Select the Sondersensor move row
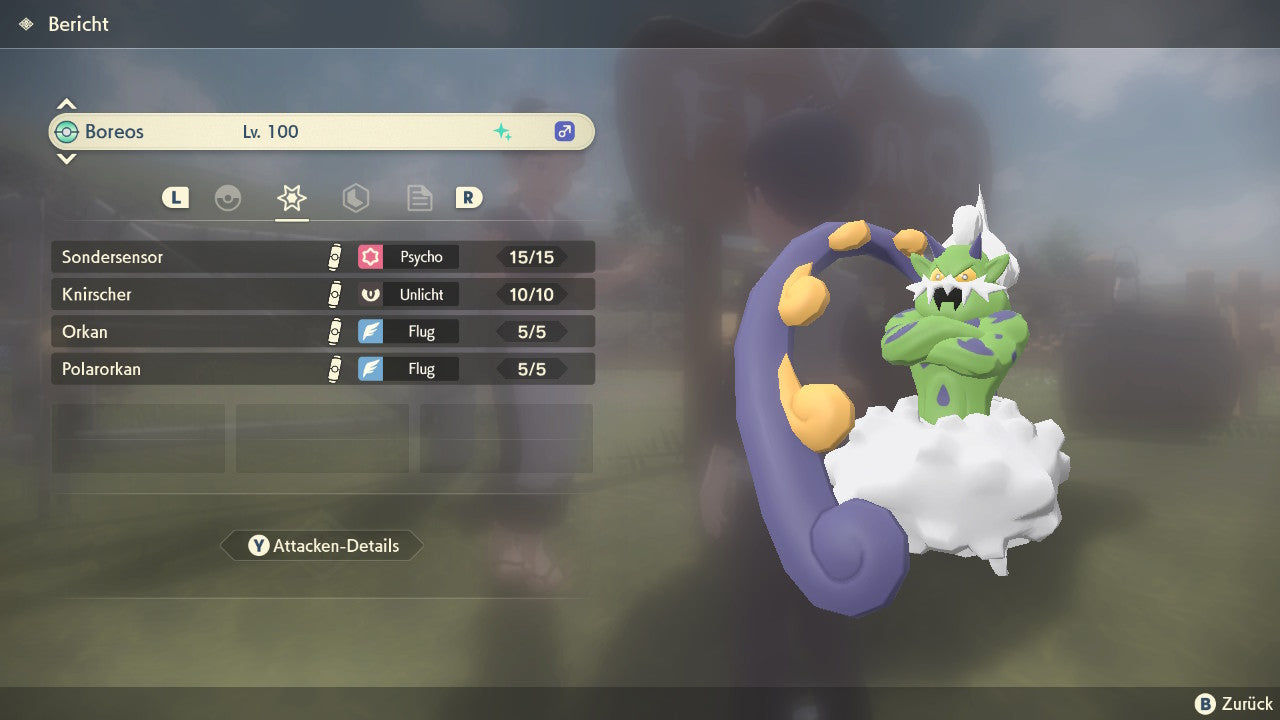The height and width of the screenshot is (720, 1280). point(322,257)
